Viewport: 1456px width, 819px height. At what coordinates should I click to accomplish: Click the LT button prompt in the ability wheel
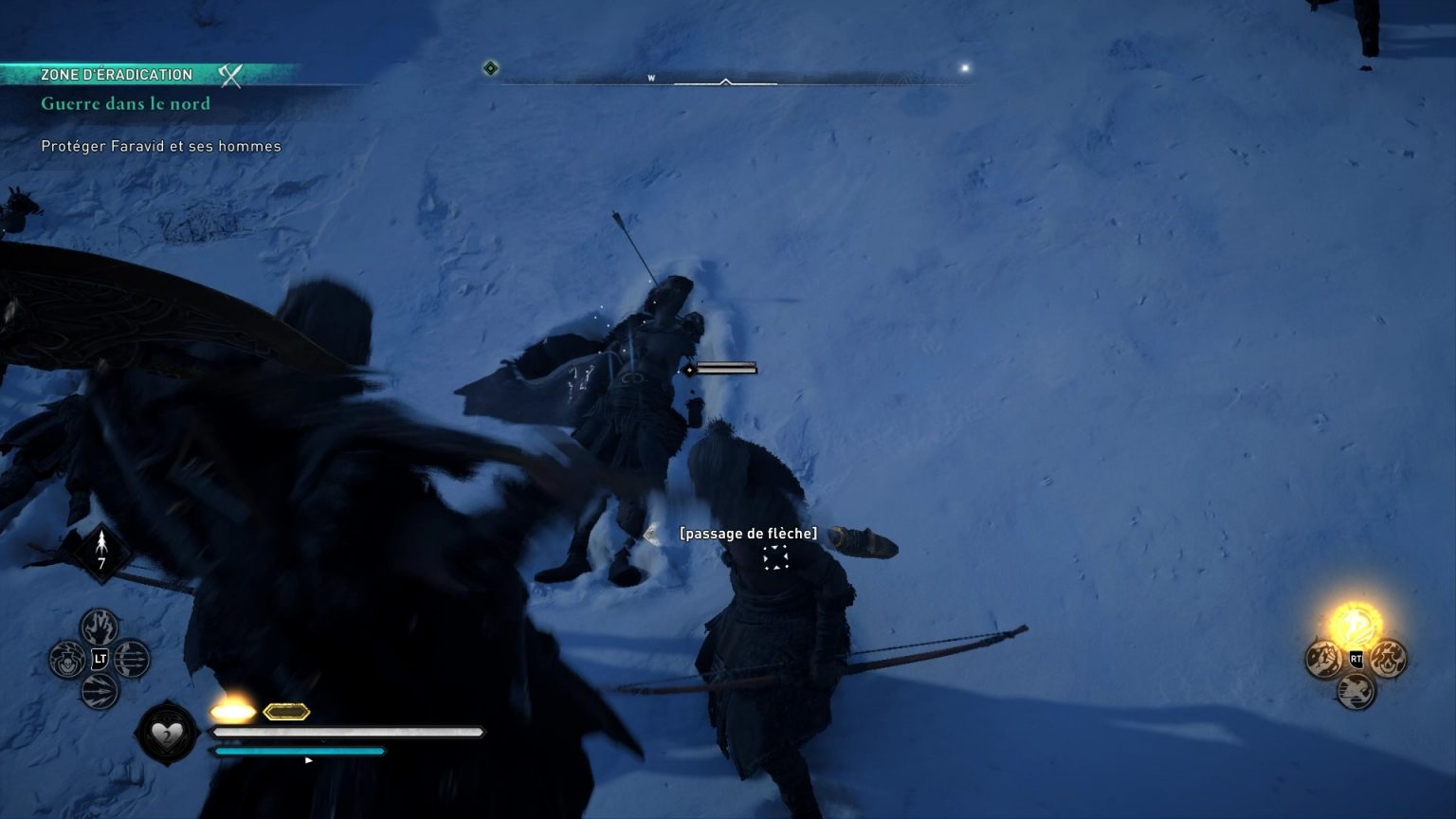99,659
